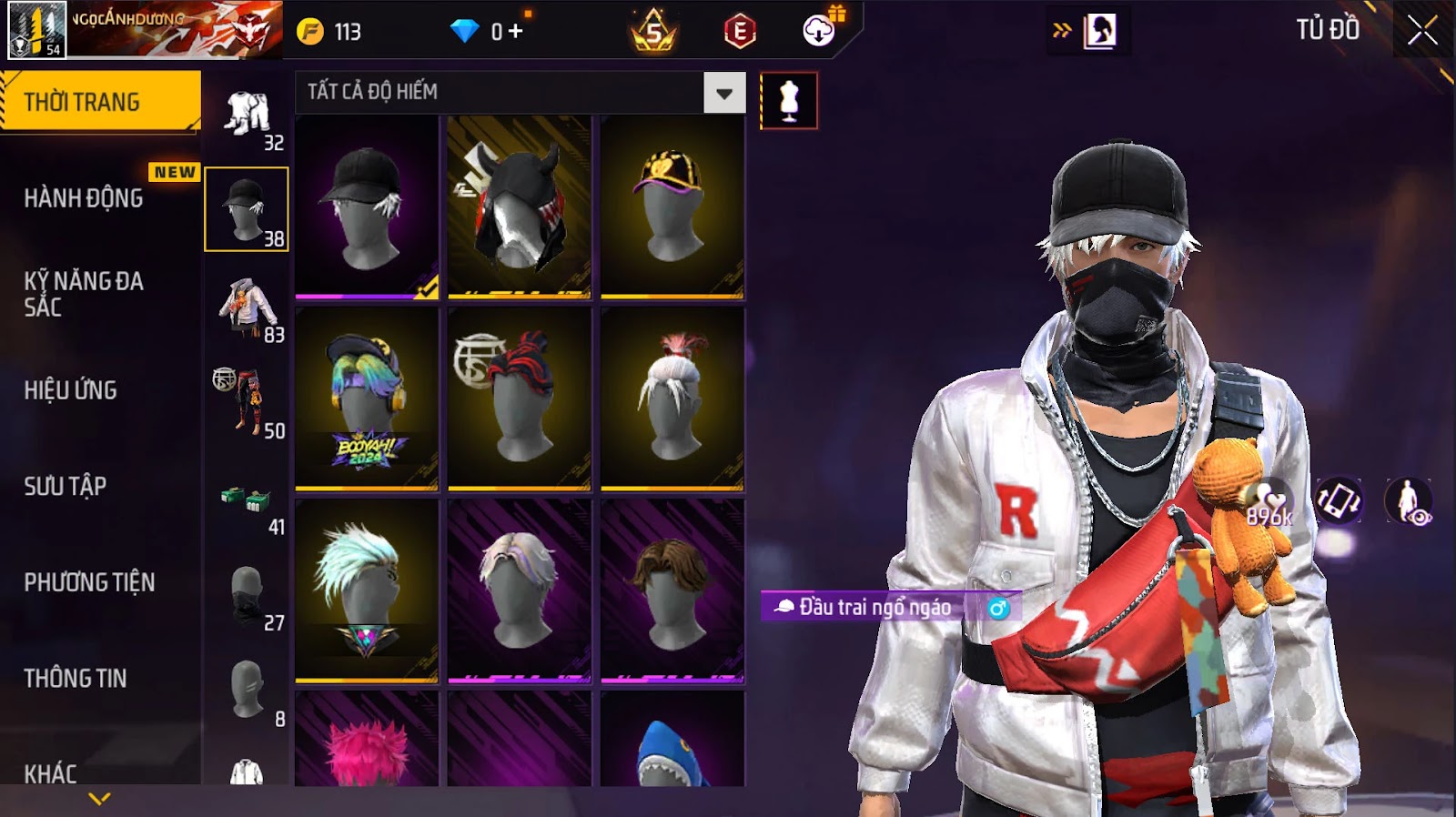
Task: Choose the black cap with white hair
Action: click(367, 207)
